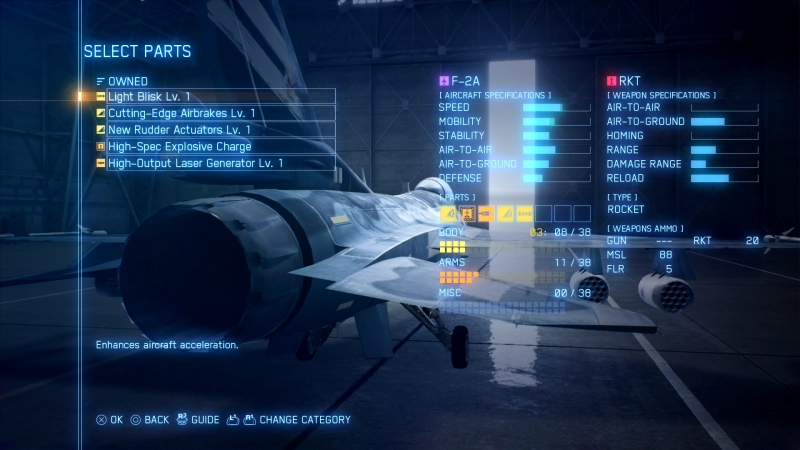Click the OWNED category header
The width and height of the screenshot is (800, 450).
coord(127,81)
